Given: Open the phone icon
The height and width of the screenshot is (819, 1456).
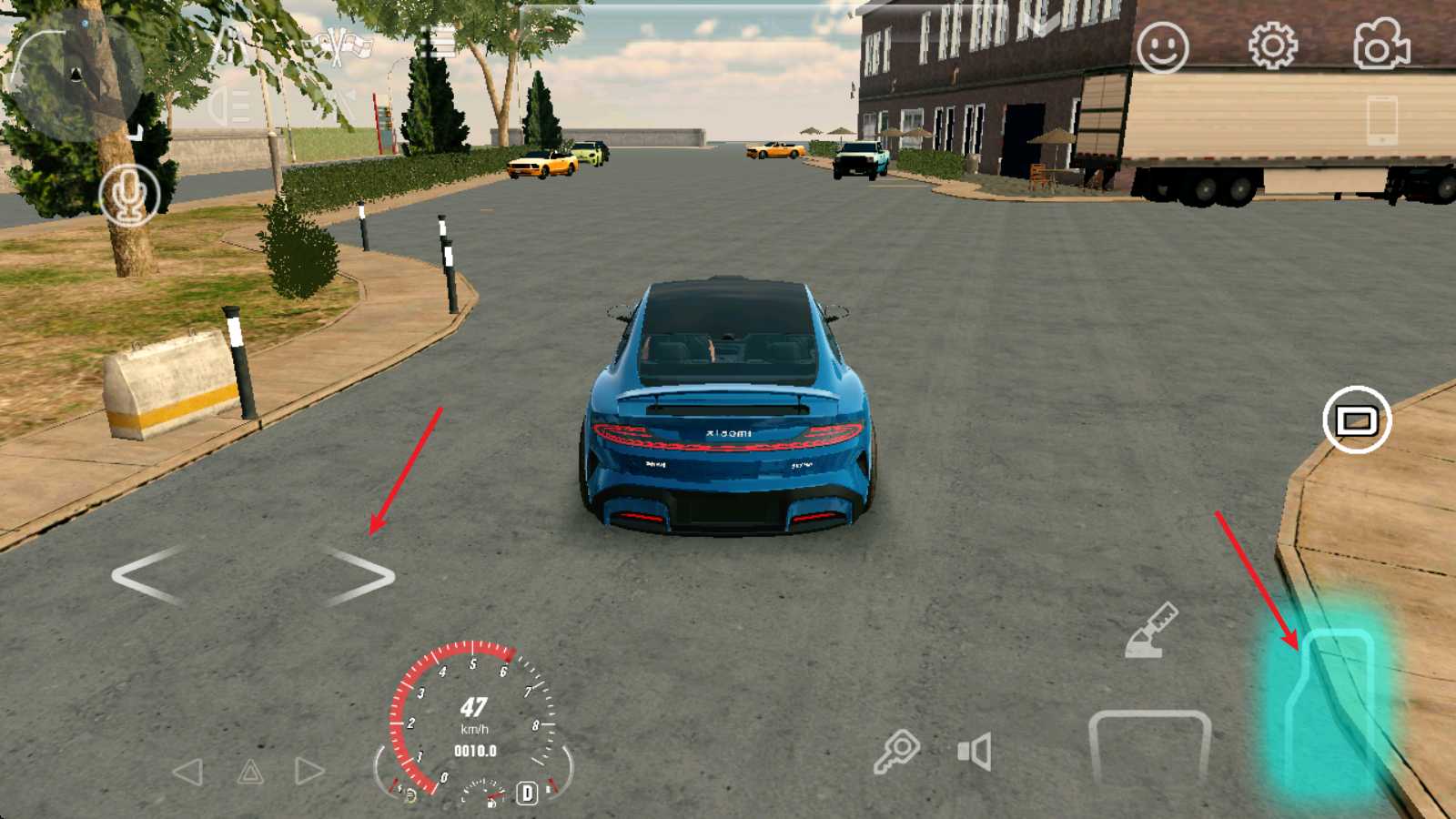Looking at the screenshot, I should pos(1381,118).
